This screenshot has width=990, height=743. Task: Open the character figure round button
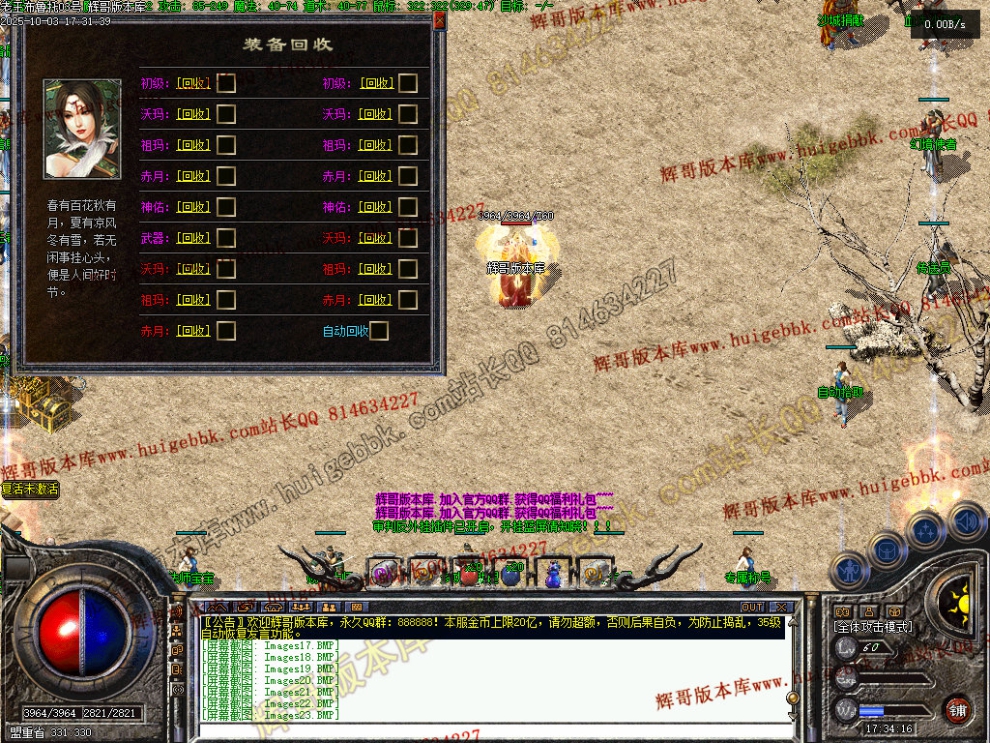[x=848, y=571]
